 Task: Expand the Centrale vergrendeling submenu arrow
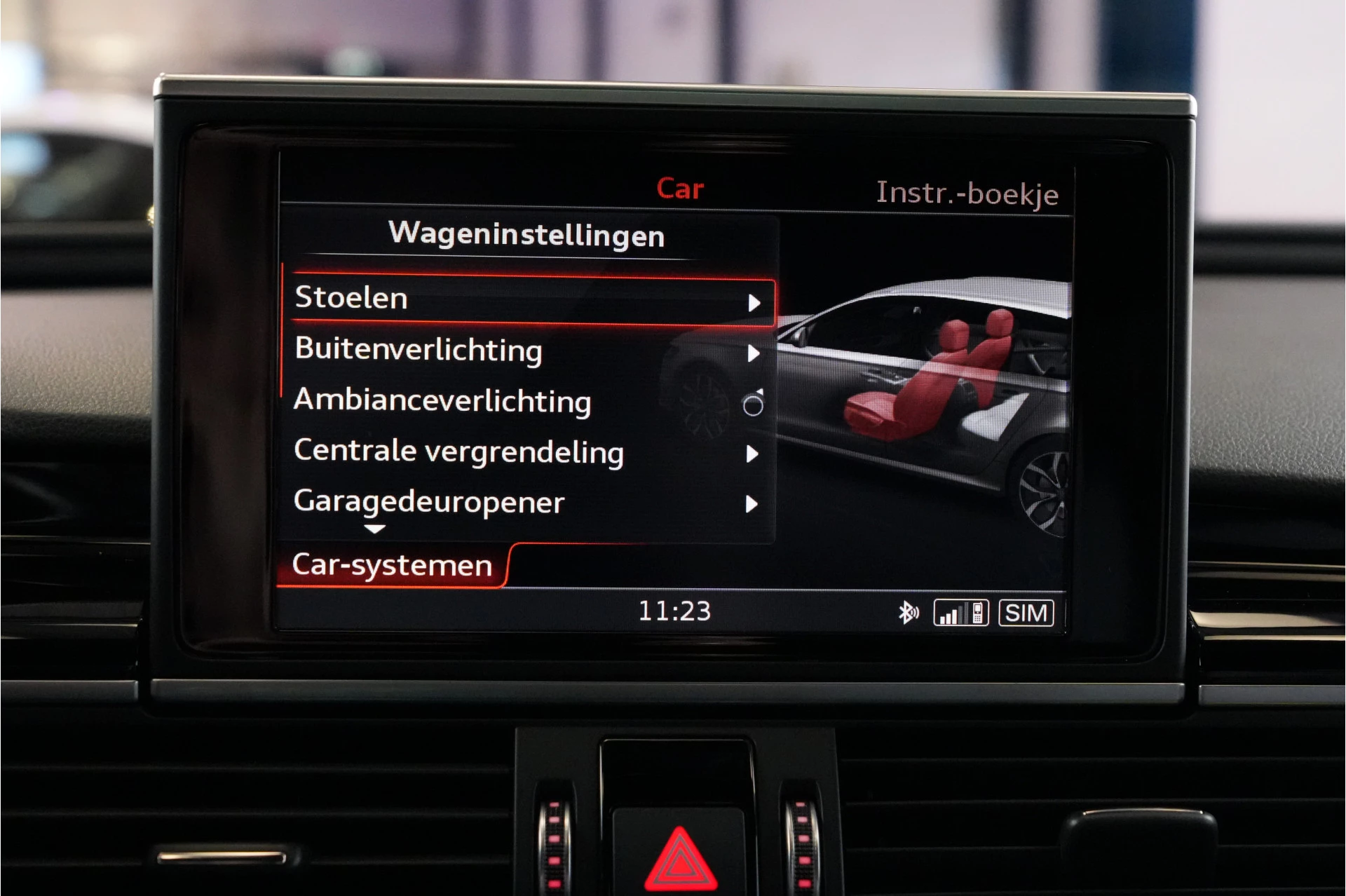[755, 454]
